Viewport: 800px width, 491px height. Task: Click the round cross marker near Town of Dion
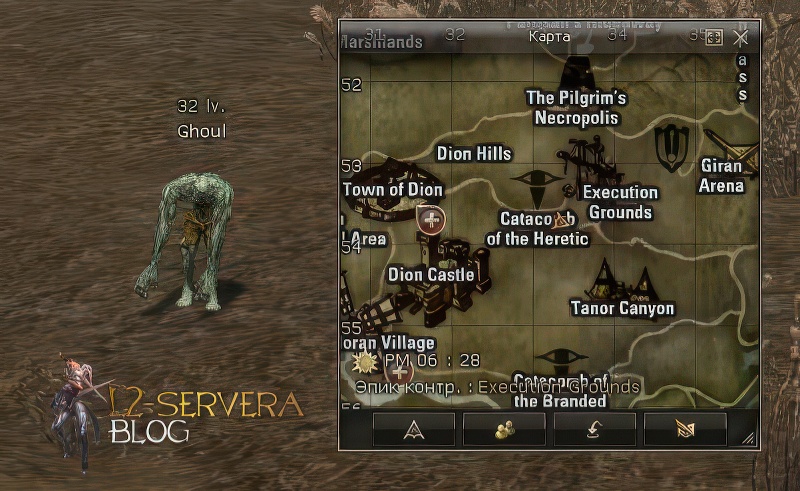[x=431, y=219]
